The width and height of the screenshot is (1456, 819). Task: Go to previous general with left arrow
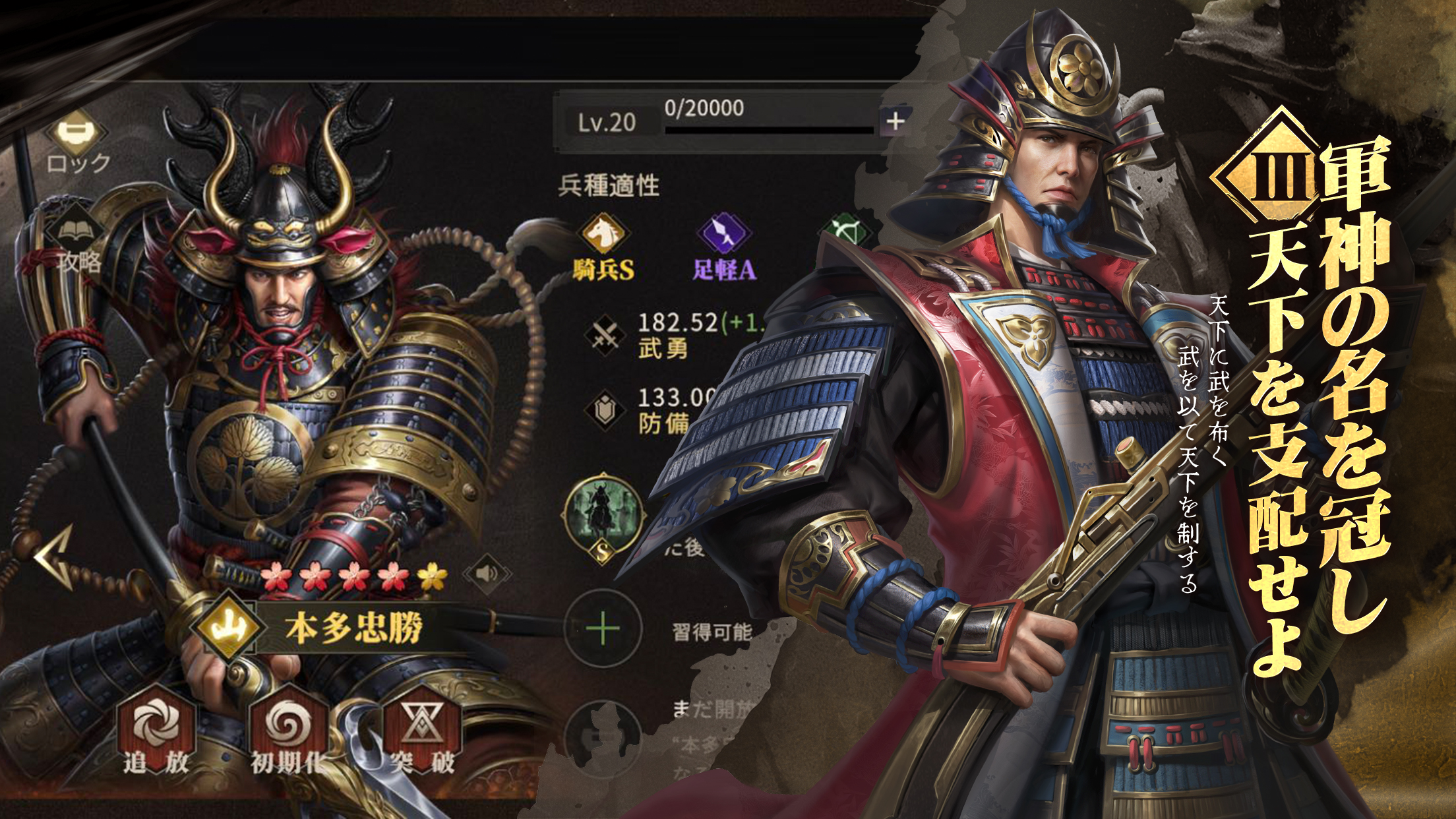coord(55,559)
